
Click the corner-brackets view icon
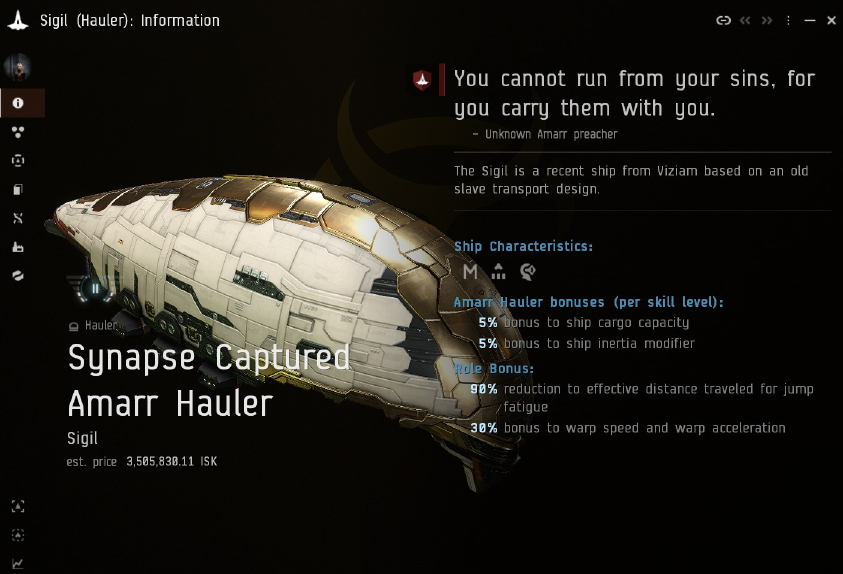click(18, 507)
